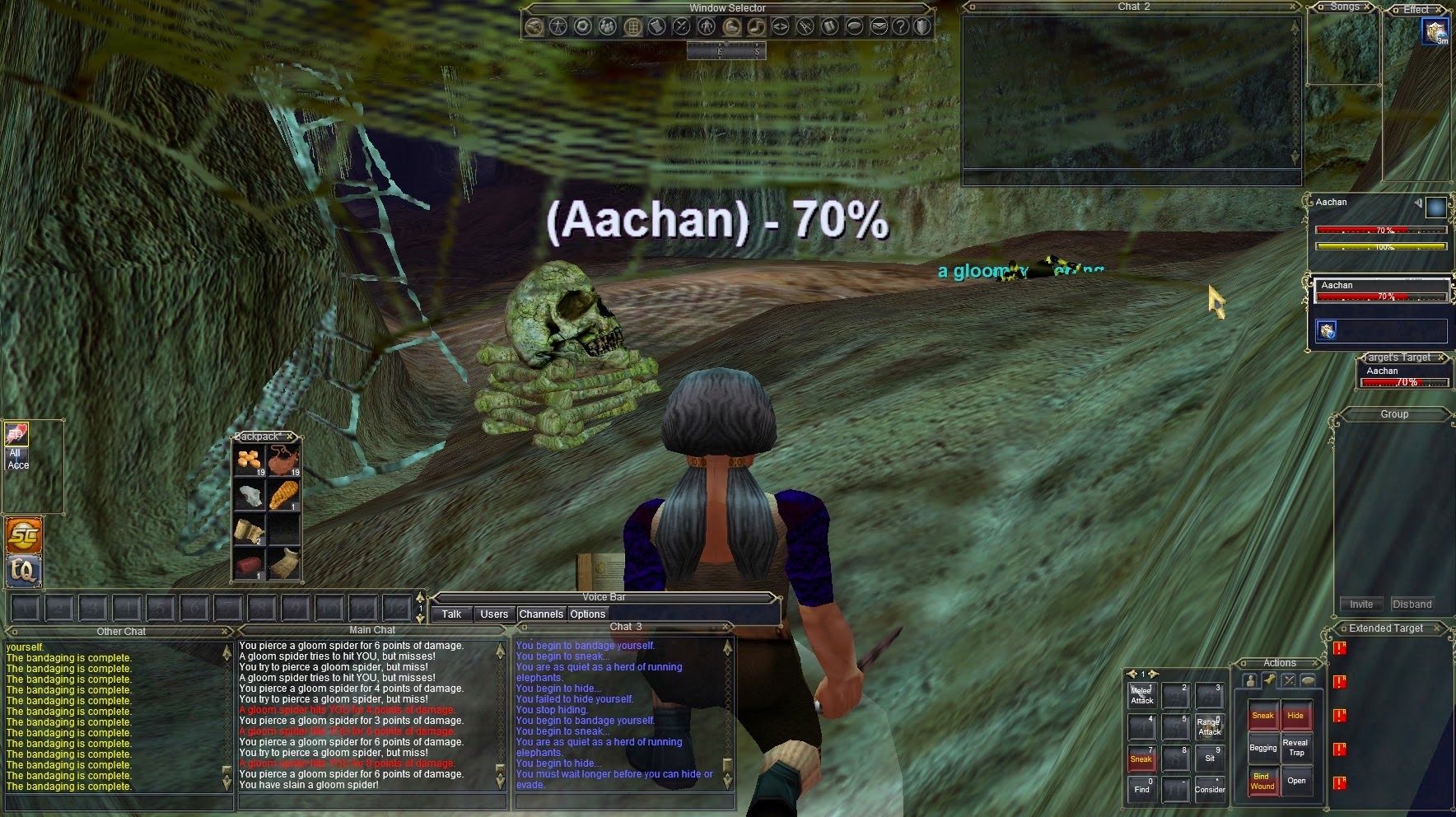Invite a player to the group
The image size is (1456, 817).
(x=1360, y=604)
